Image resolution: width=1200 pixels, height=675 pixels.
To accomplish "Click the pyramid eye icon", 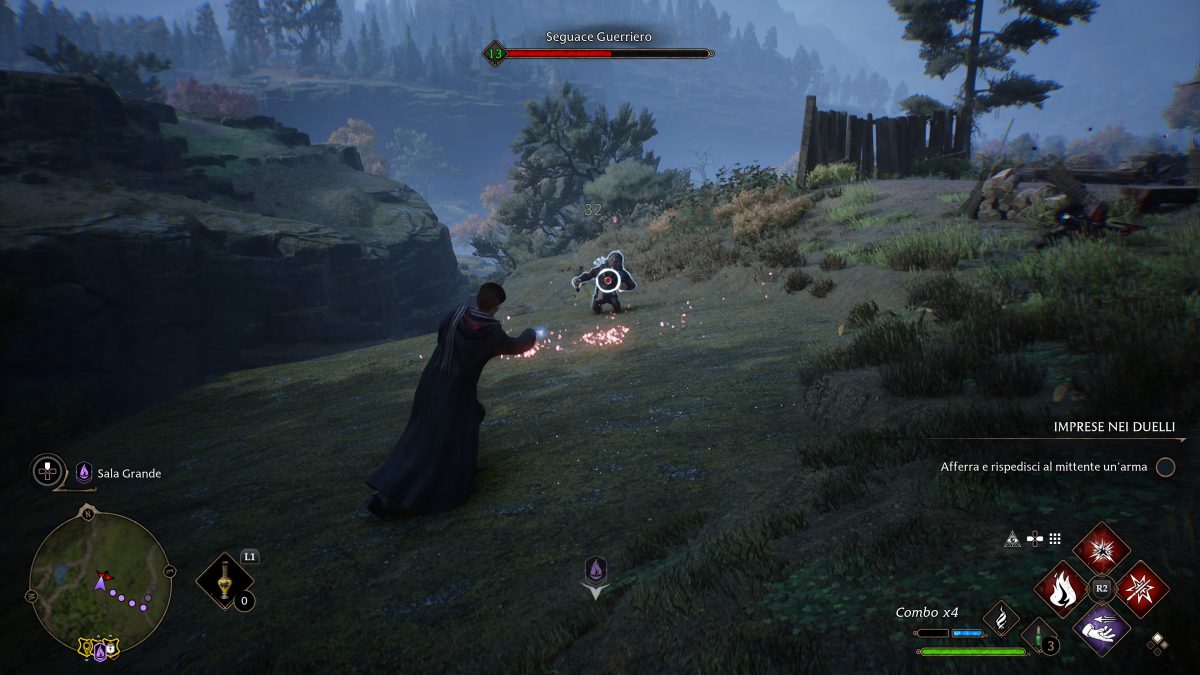I will (1012, 539).
